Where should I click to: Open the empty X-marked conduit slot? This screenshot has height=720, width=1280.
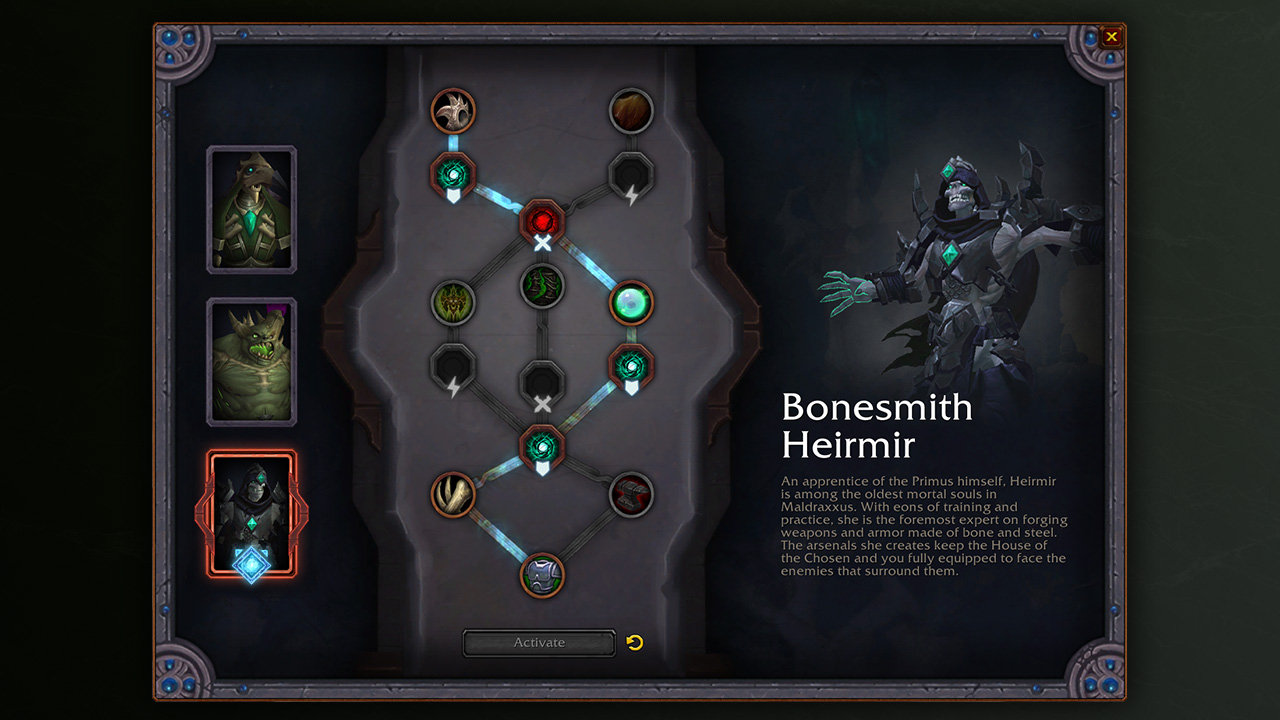click(542, 383)
